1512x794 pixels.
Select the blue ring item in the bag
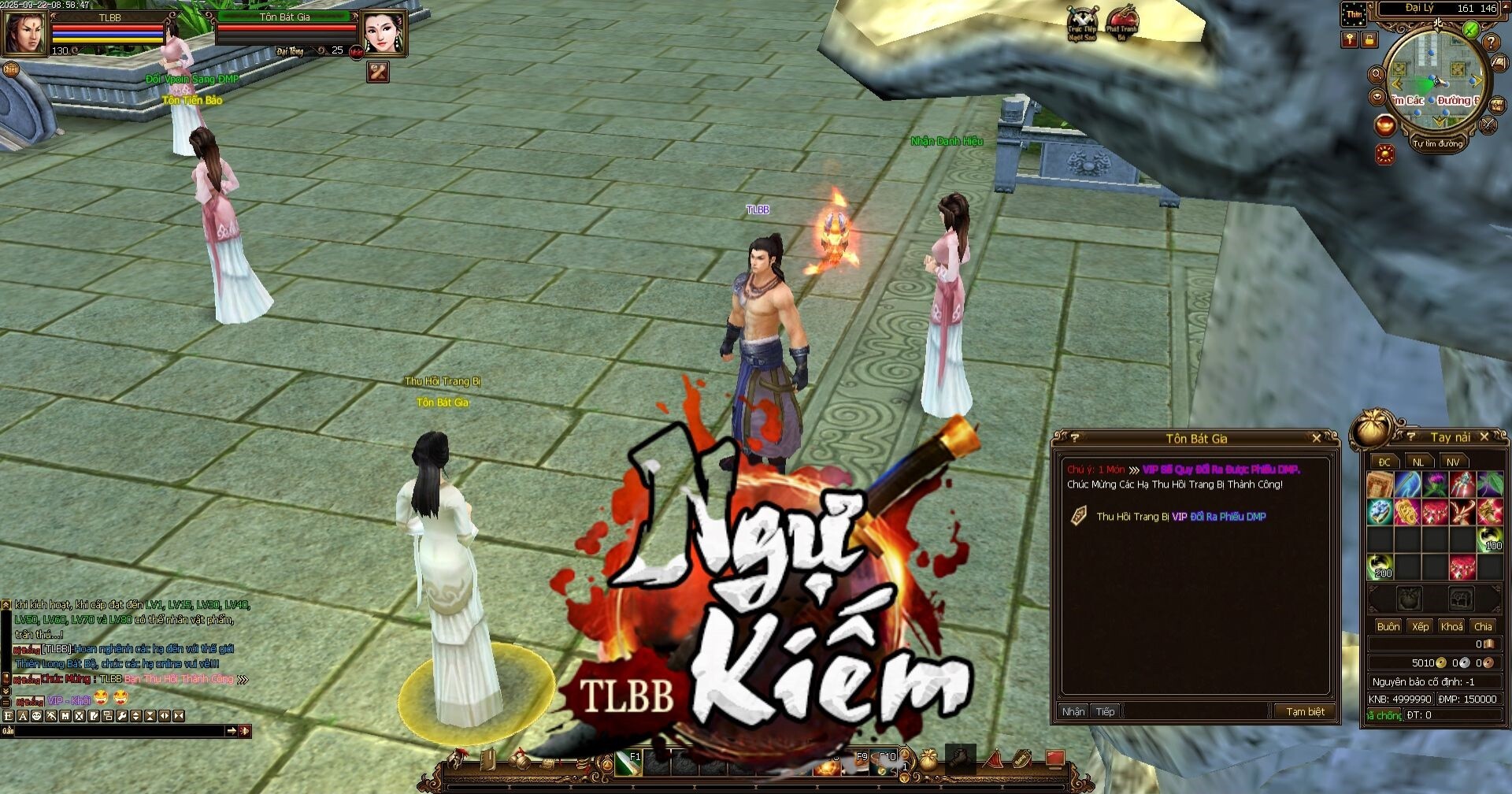[1380, 512]
